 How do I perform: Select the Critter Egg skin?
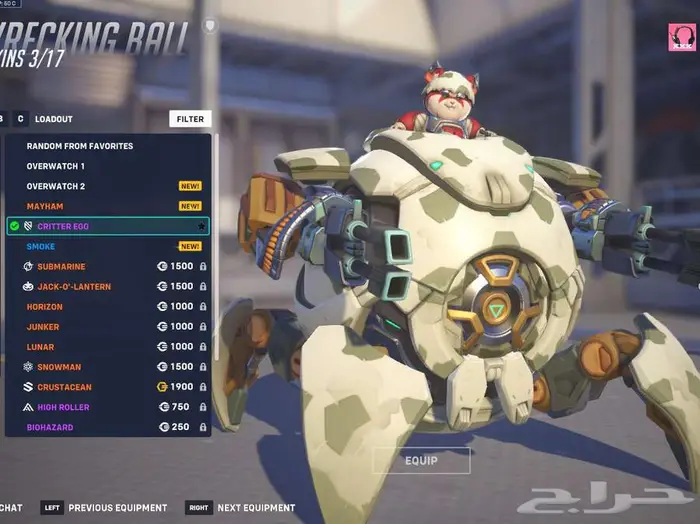pyautogui.click(x=63, y=227)
